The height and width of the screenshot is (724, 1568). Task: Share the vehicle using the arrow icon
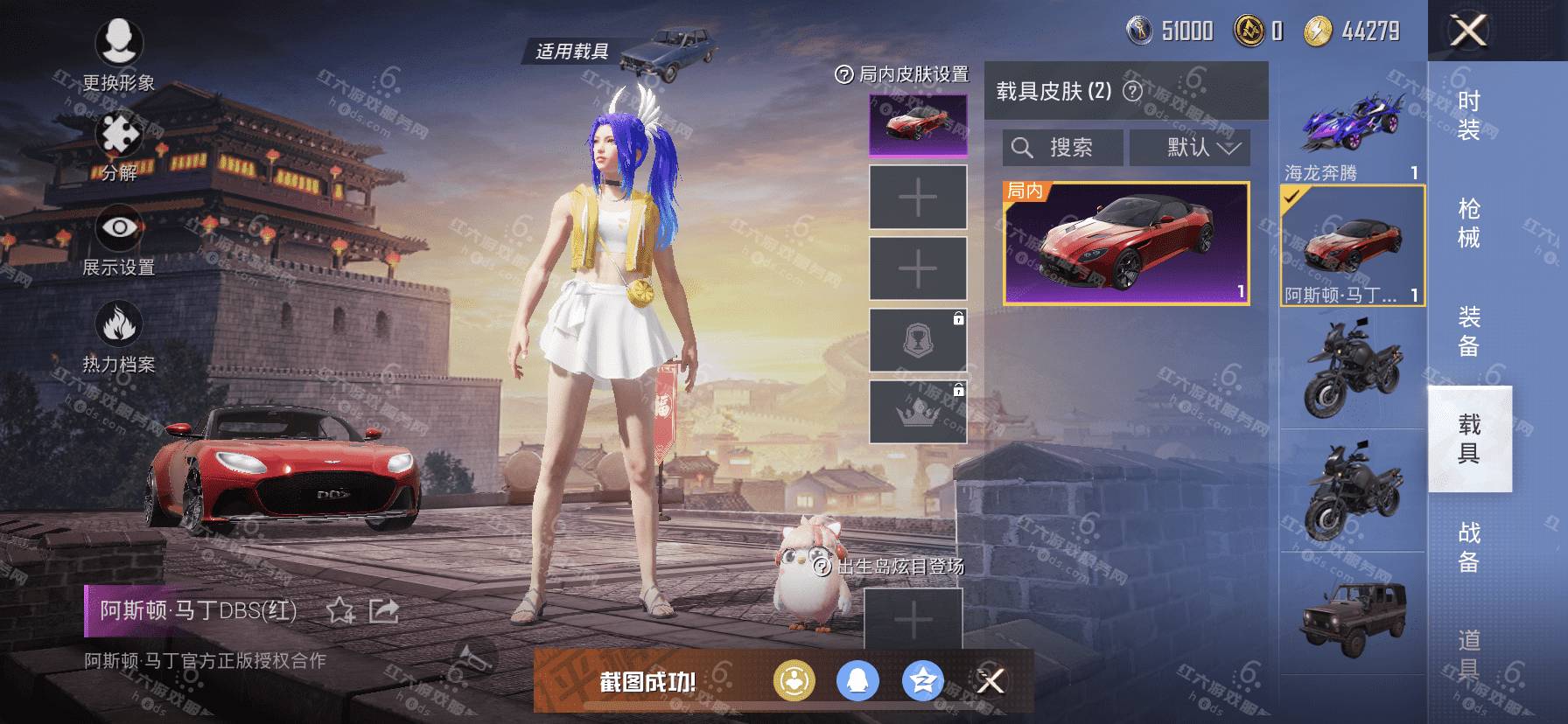(383, 610)
